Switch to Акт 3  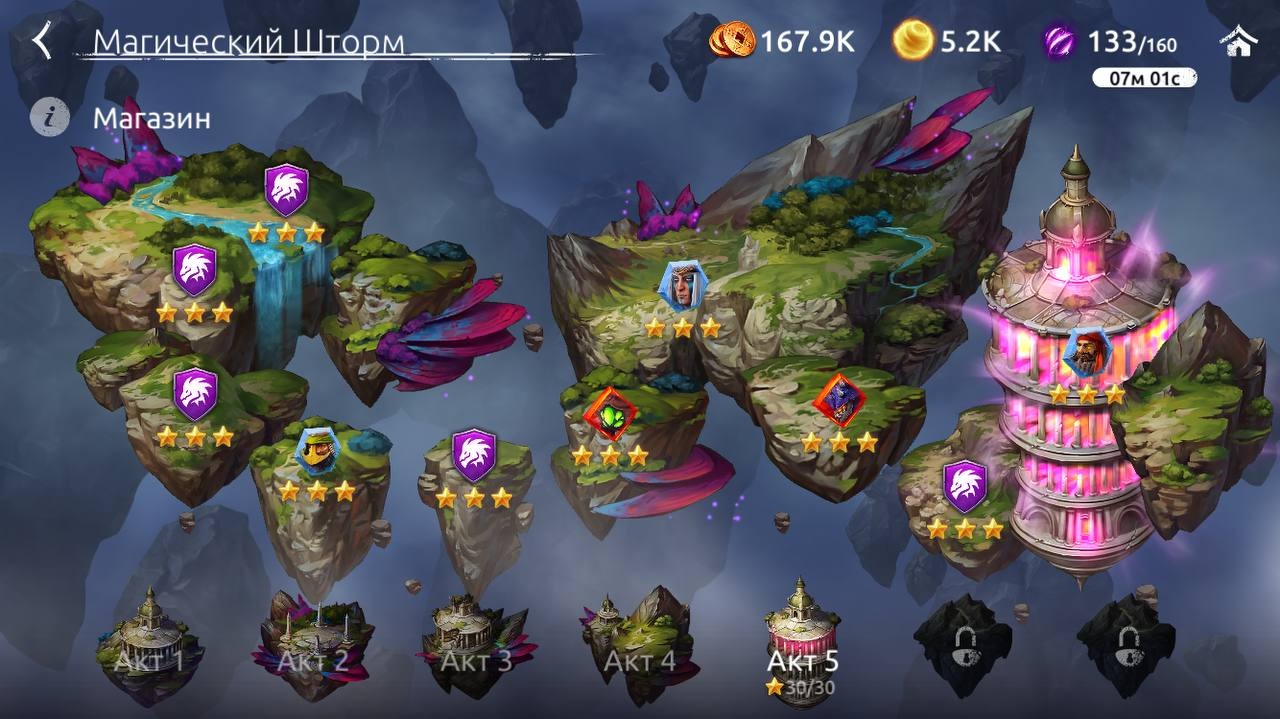(476, 645)
